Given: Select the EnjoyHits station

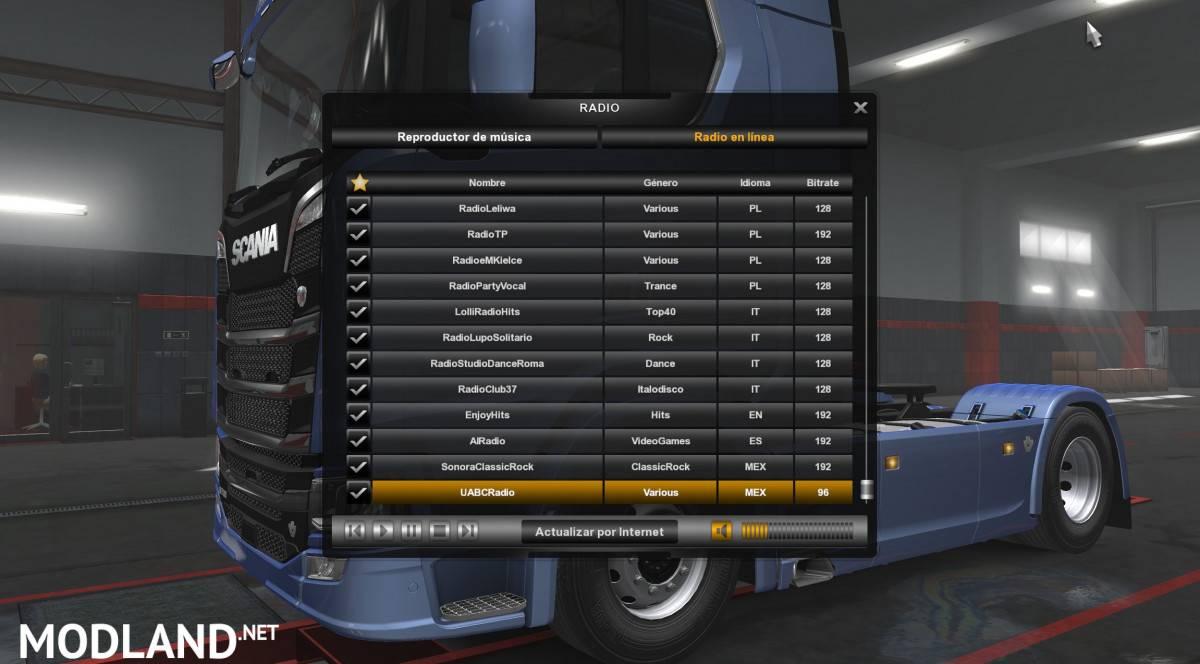Looking at the screenshot, I should [x=487, y=415].
